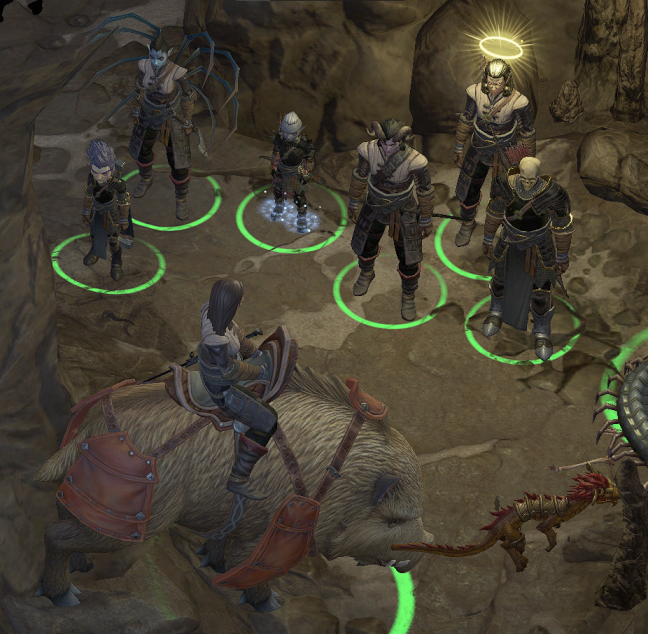Select the small white-haired party member
The image size is (648, 634).
coord(292,165)
